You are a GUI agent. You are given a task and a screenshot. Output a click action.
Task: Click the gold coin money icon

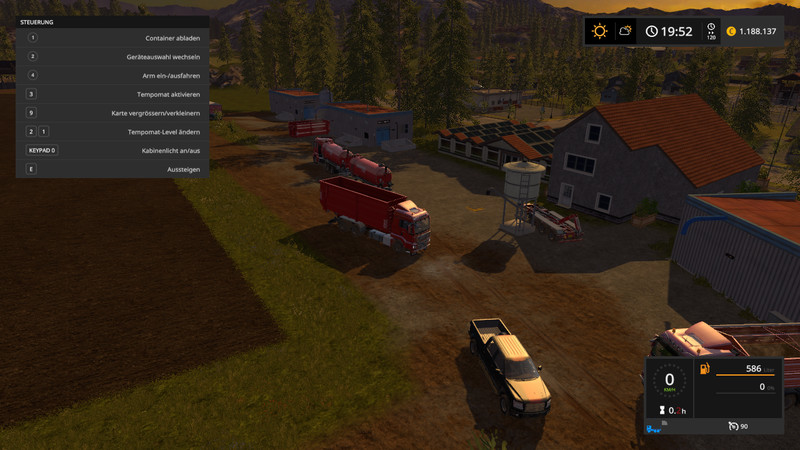(731, 31)
